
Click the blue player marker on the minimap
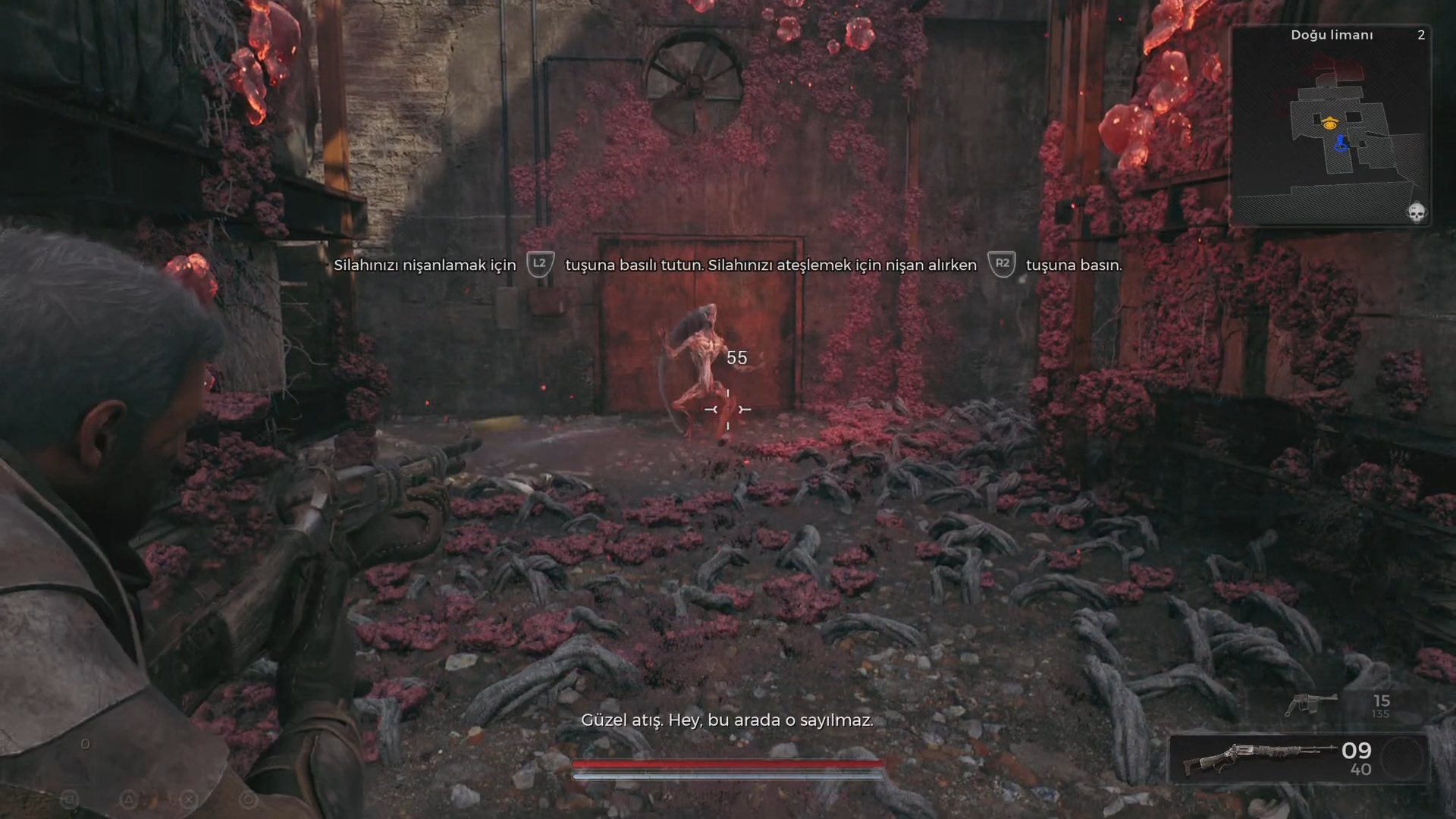point(1341,143)
